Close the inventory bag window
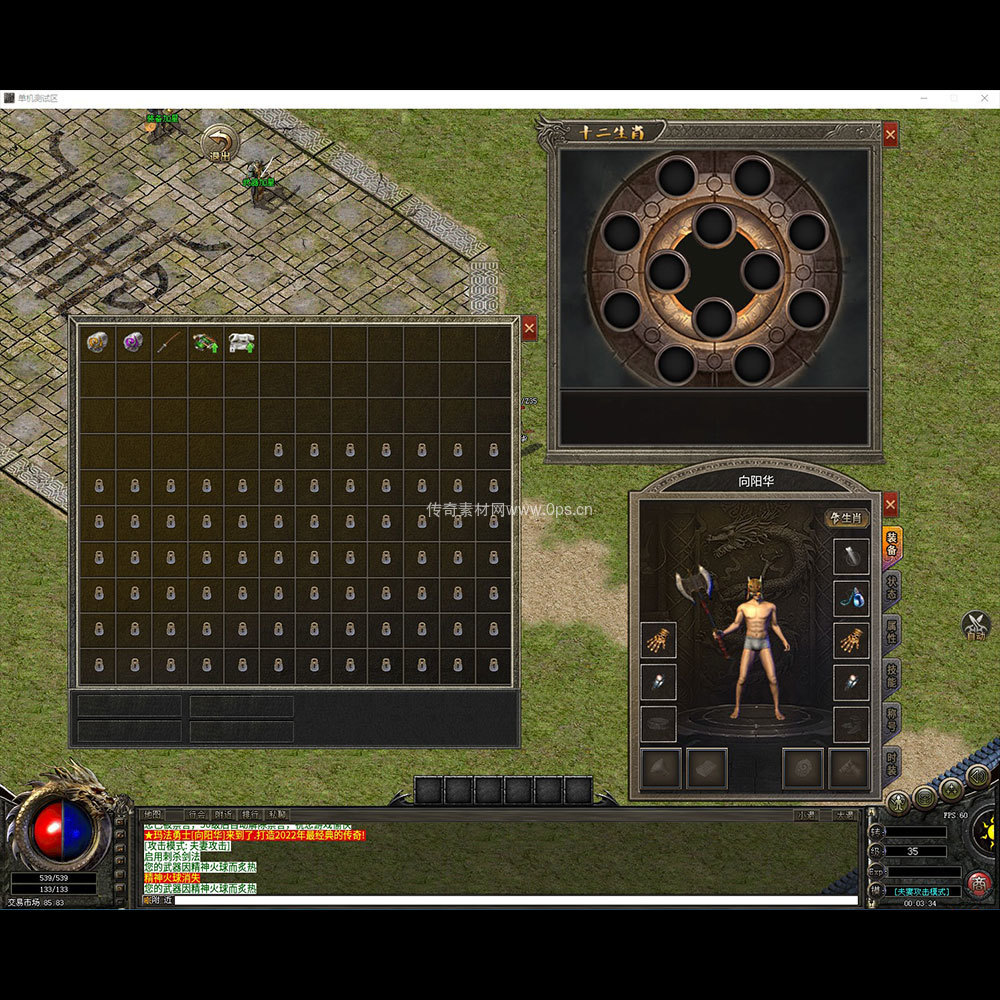 pyautogui.click(x=529, y=328)
